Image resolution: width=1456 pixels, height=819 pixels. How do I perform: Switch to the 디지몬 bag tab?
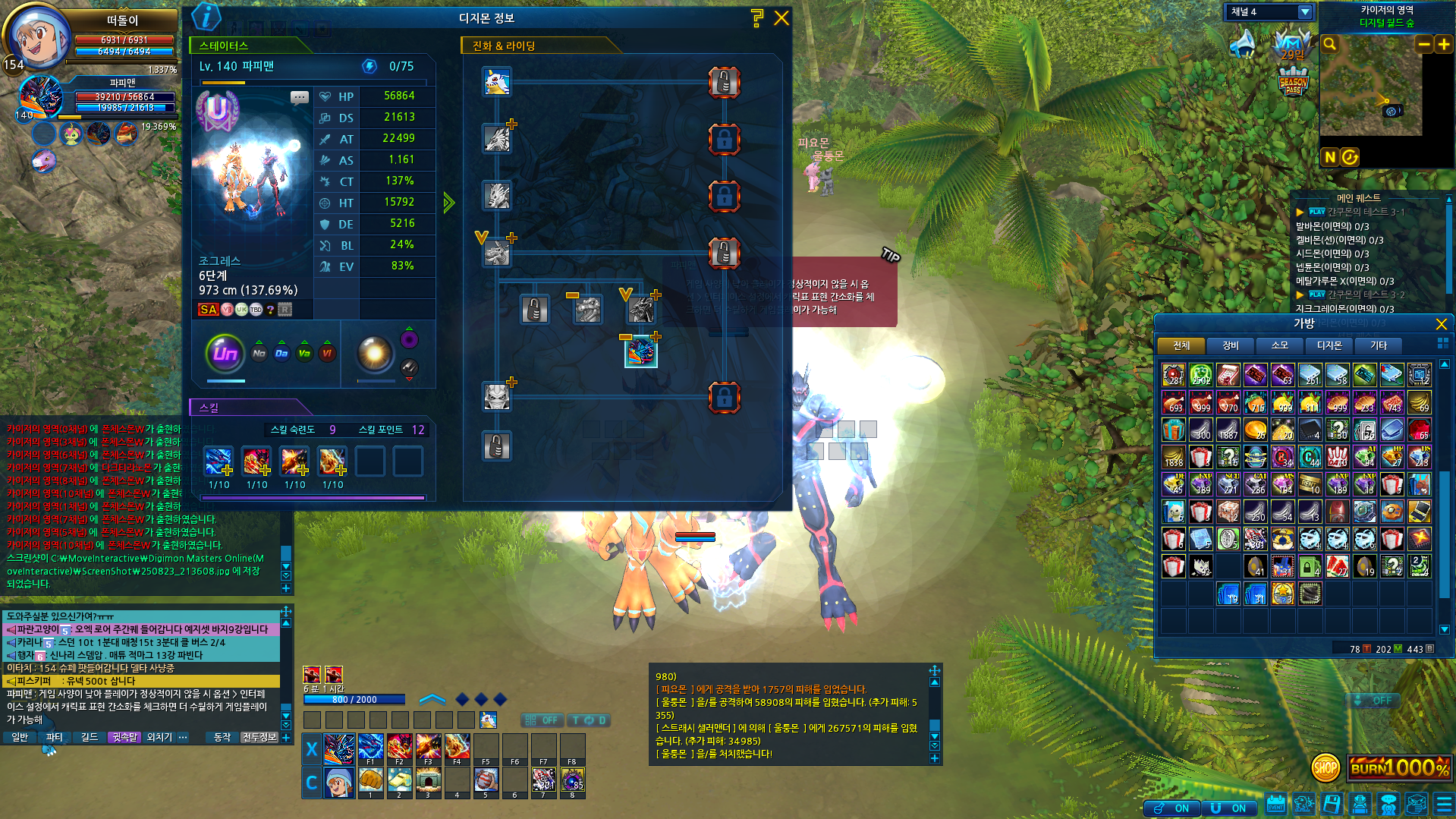1329,346
